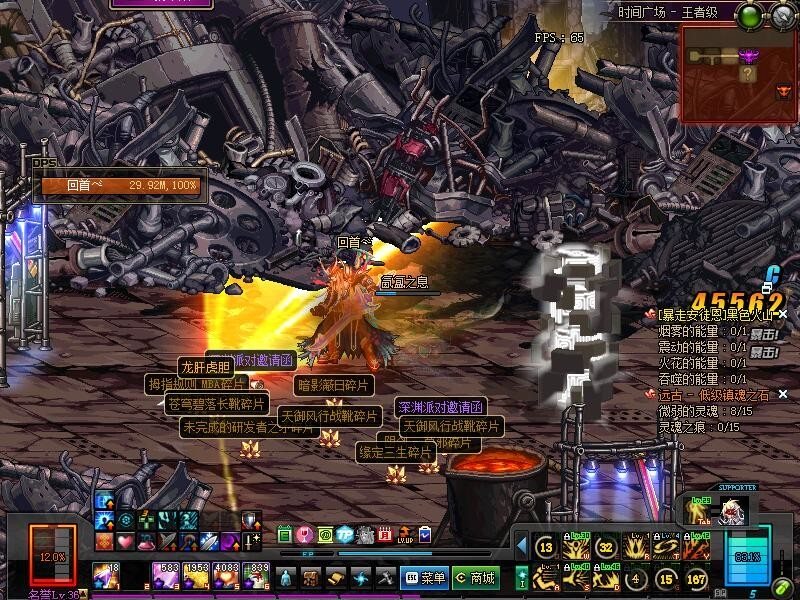This screenshot has width=800, height=600.
Task: Click the silver compass button above minimap
Action: click(x=781, y=14)
